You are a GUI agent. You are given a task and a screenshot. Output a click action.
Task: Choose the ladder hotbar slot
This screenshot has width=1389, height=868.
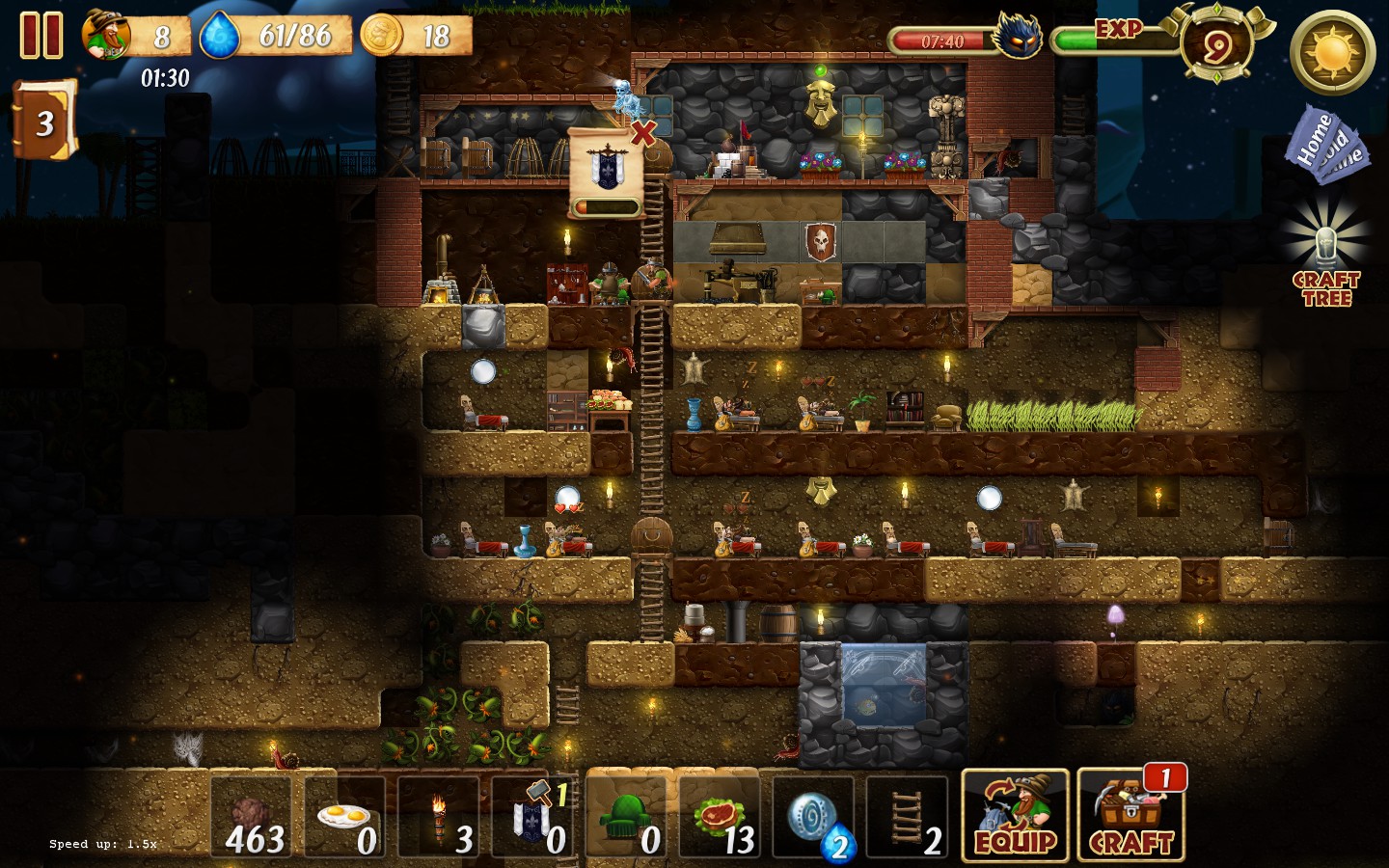tap(908, 818)
